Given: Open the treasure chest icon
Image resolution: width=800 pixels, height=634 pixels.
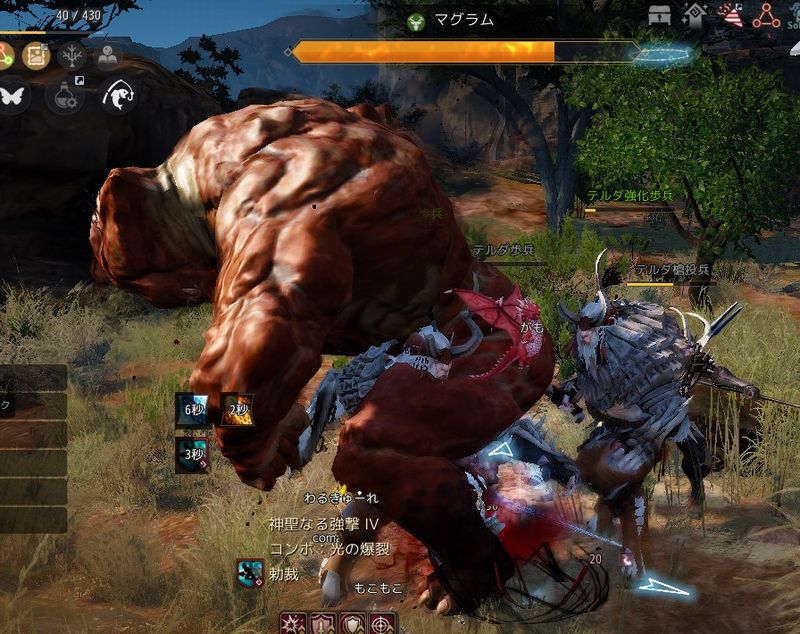Looking at the screenshot, I should 659,16.
